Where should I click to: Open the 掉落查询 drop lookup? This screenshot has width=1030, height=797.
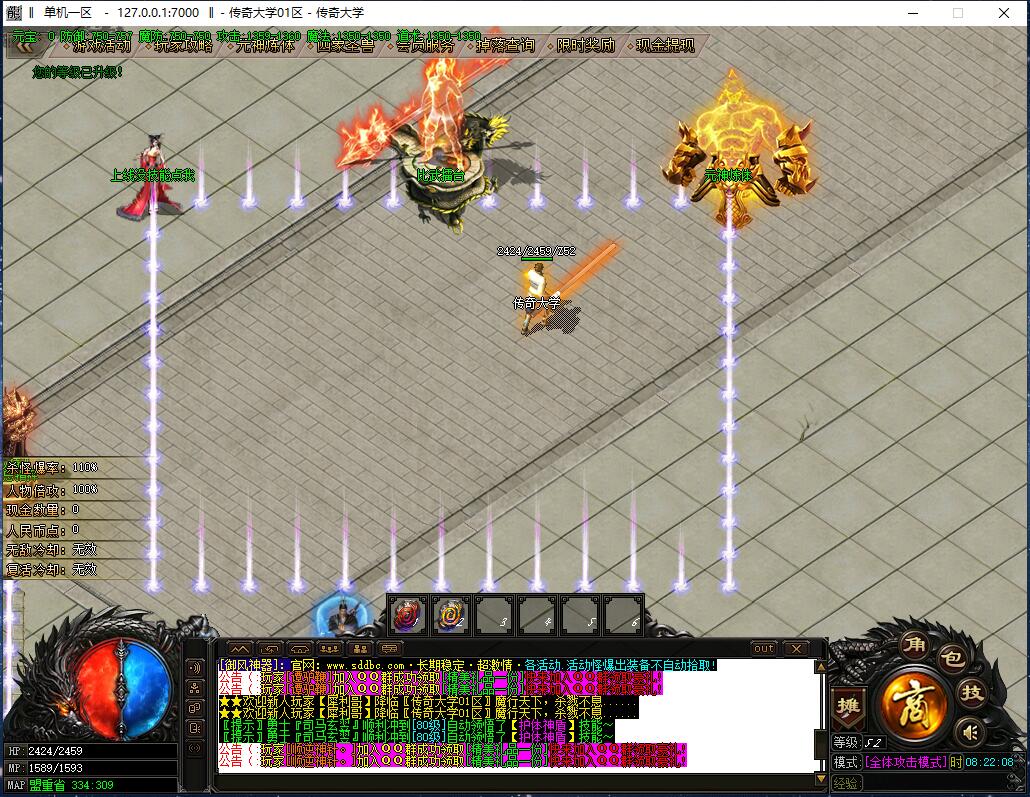coord(505,46)
